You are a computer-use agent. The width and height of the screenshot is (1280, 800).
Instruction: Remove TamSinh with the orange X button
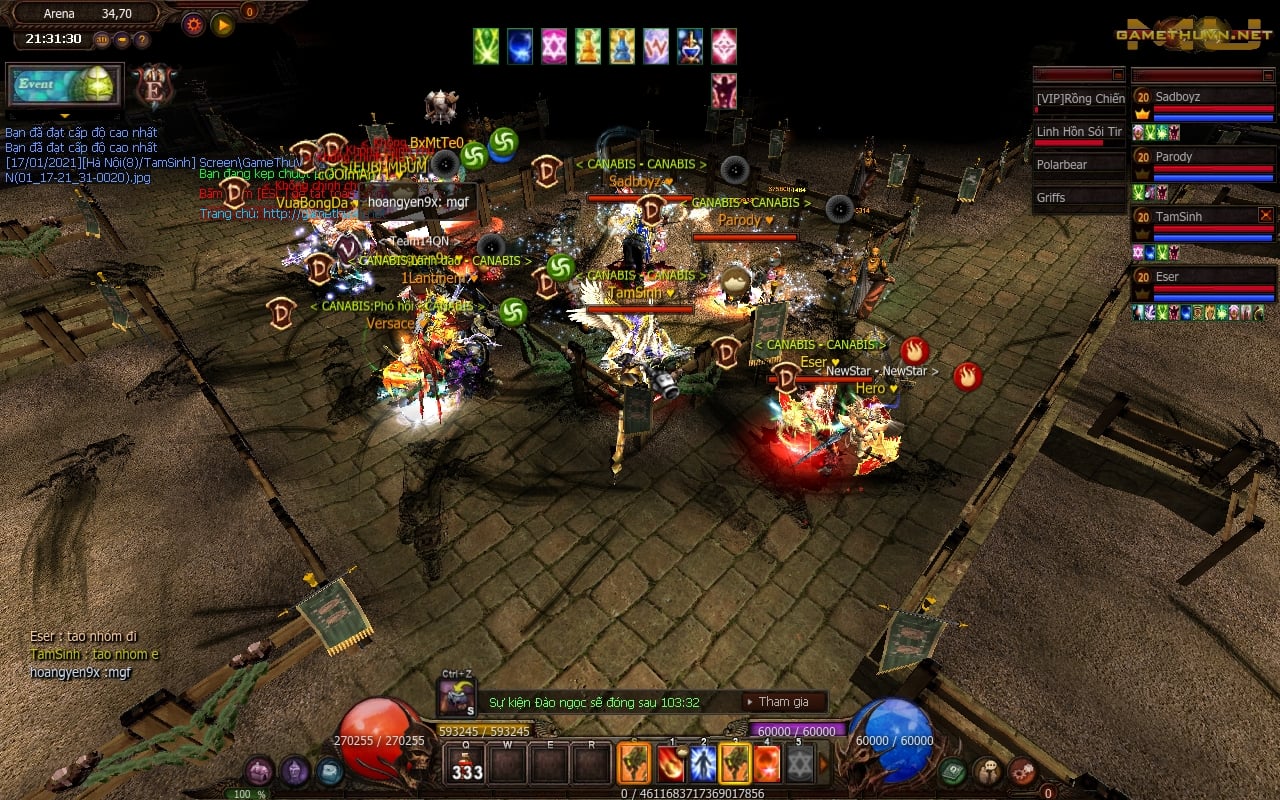pyautogui.click(x=1266, y=215)
